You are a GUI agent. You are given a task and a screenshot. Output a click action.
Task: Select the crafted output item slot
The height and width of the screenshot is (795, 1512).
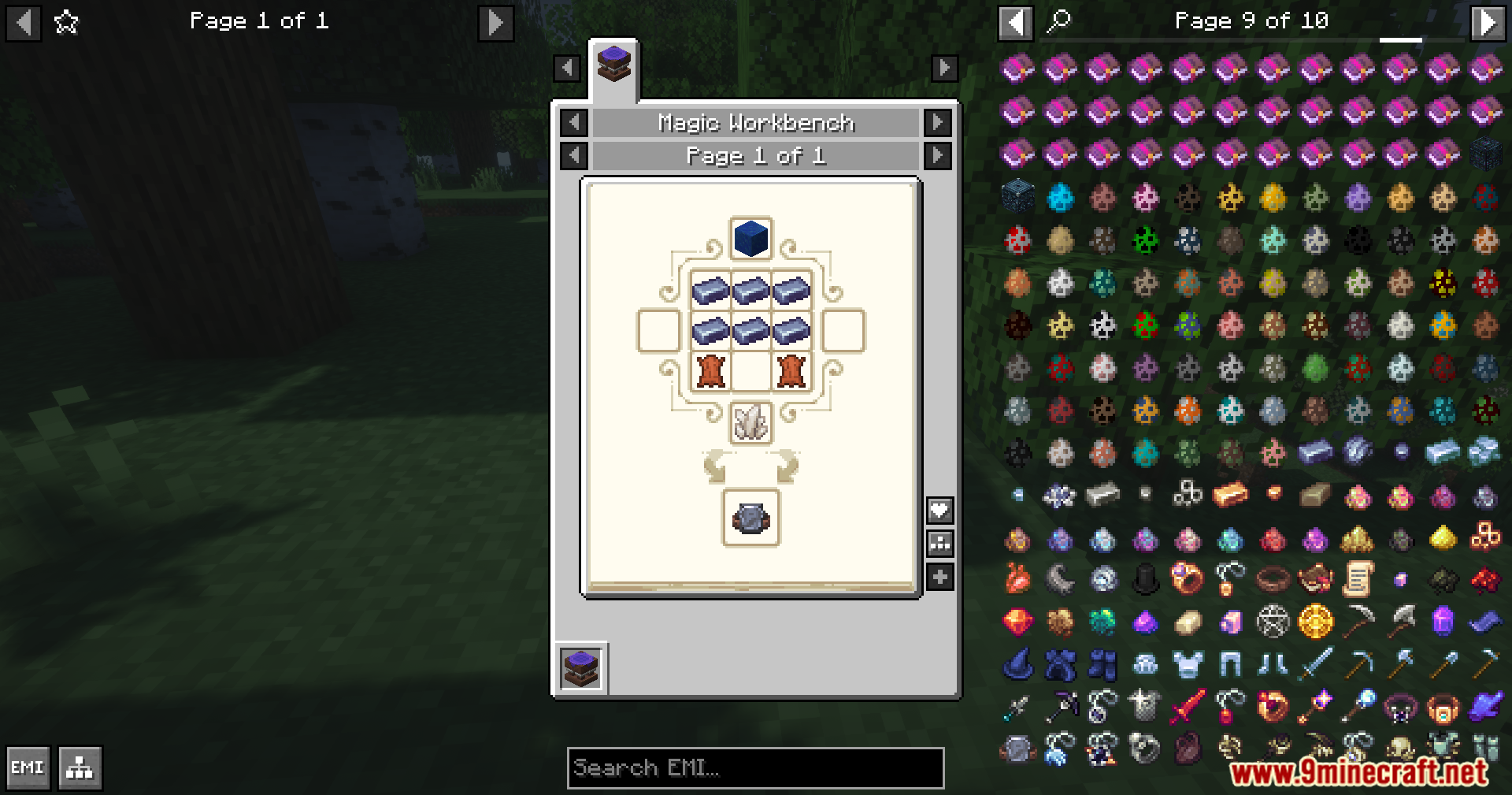point(750,520)
